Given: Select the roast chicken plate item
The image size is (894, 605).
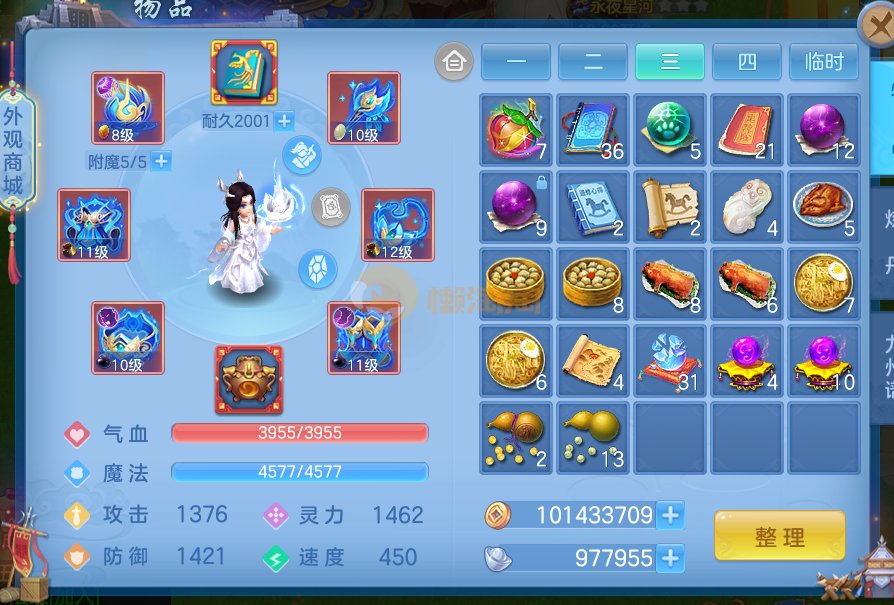Looking at the screenshot, I should (x=823, y=206).
